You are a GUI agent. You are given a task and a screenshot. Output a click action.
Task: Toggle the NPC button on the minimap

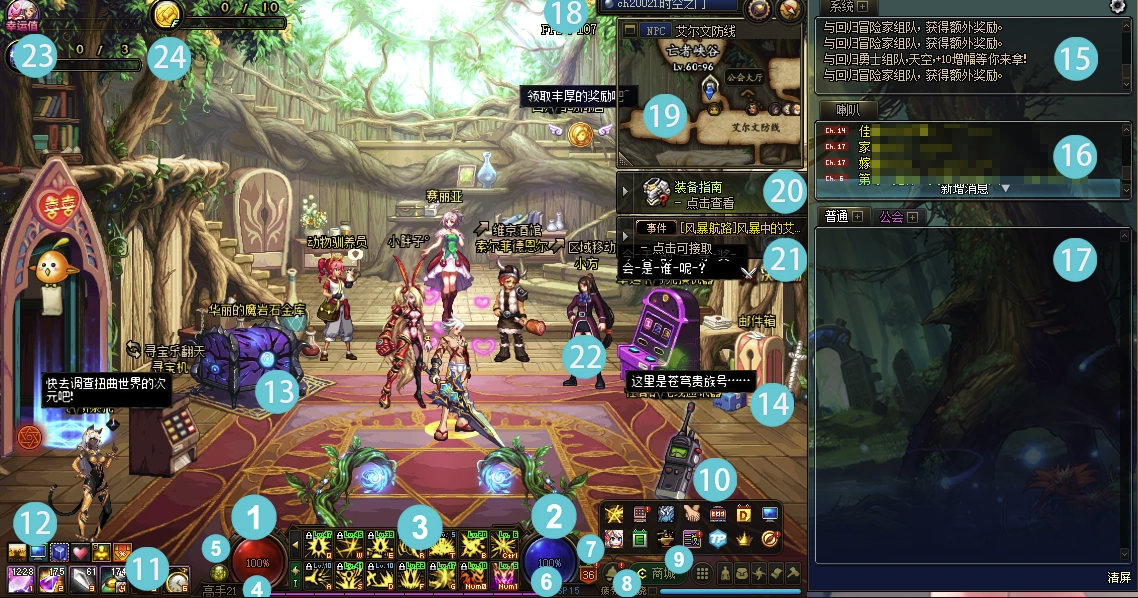655,31
